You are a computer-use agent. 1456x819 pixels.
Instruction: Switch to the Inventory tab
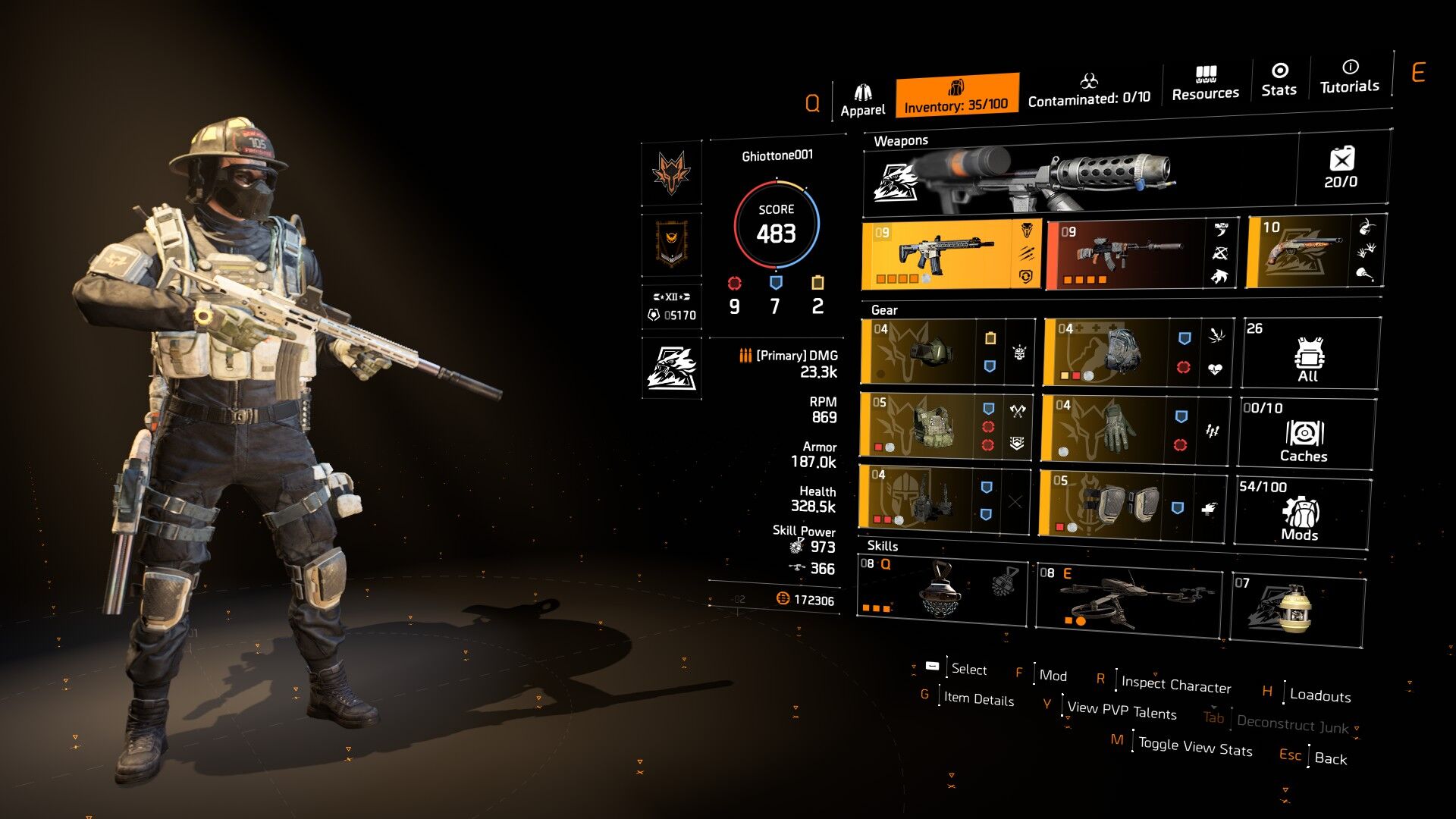956,96
